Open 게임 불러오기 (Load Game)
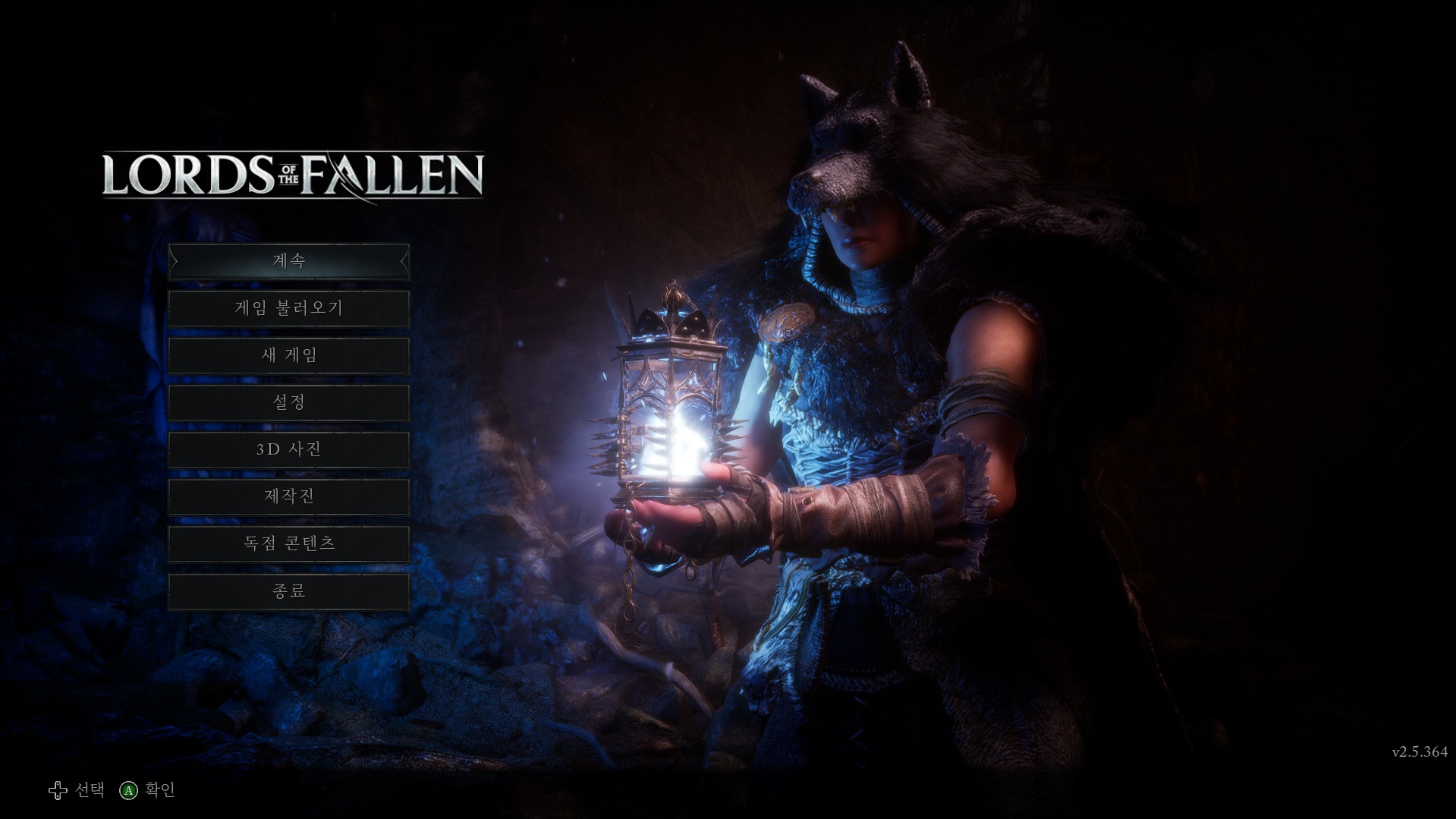The height and width of the screenshot is (819, 1456). 288,309
